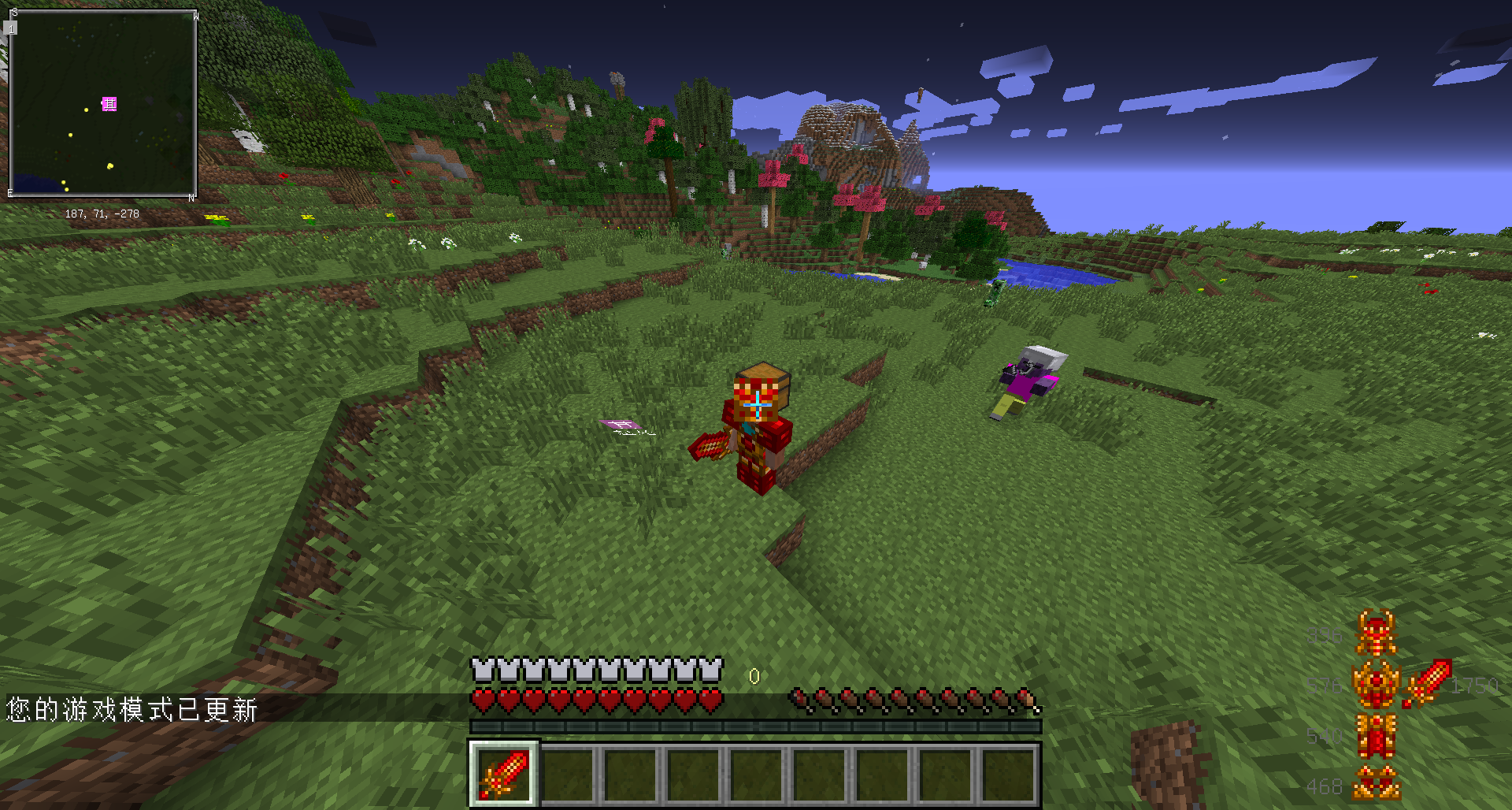Click the leggings durability icon

1376,736
